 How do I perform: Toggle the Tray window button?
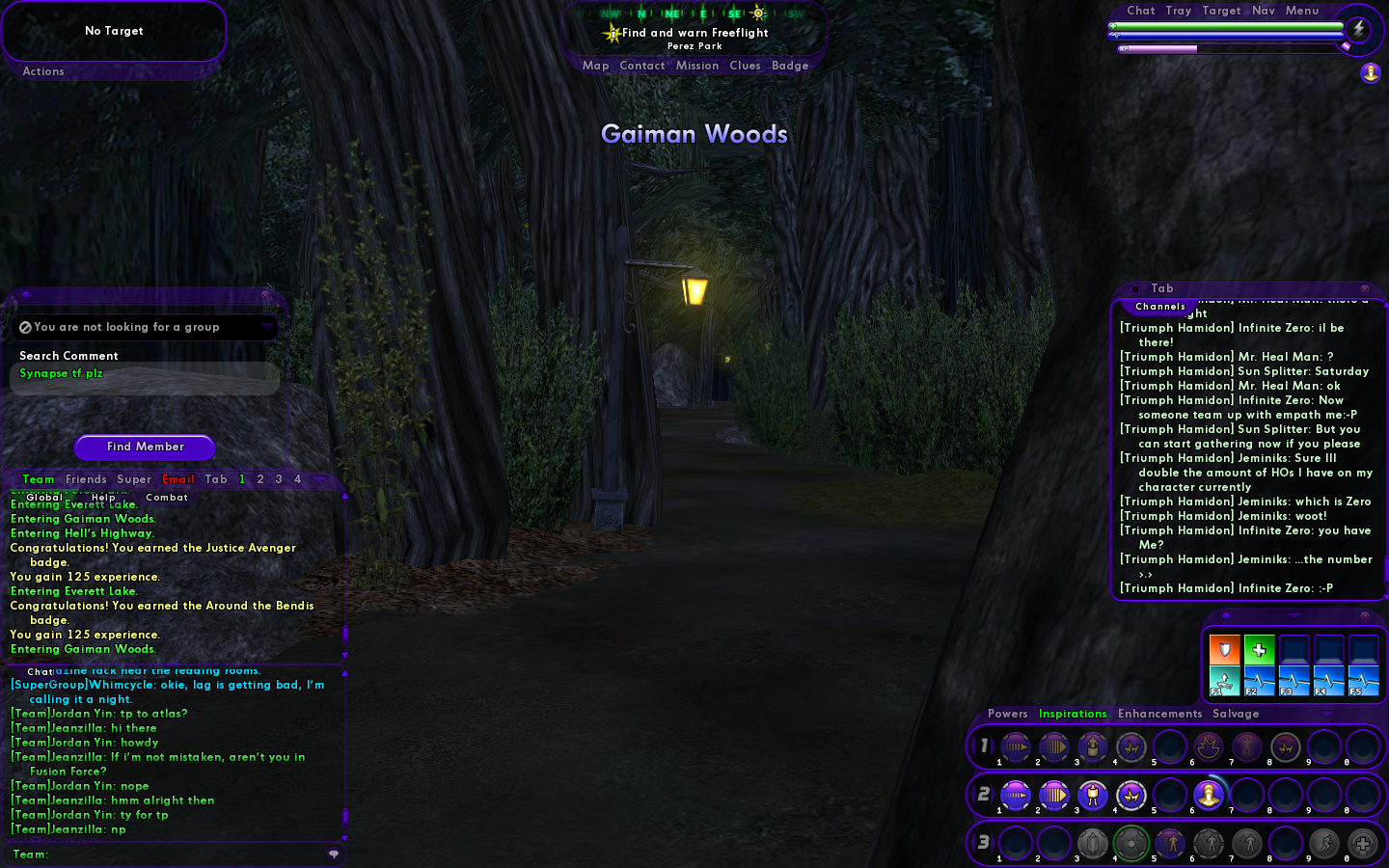point(1178,11)
